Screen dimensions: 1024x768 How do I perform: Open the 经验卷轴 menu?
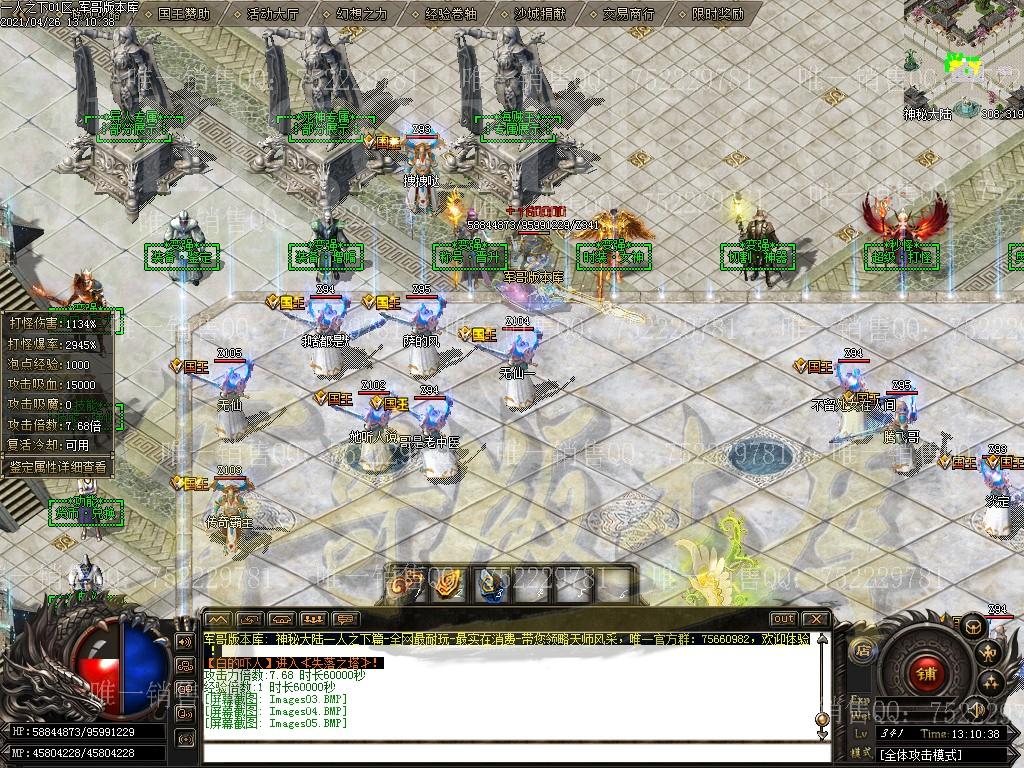(x=451, y=14)
